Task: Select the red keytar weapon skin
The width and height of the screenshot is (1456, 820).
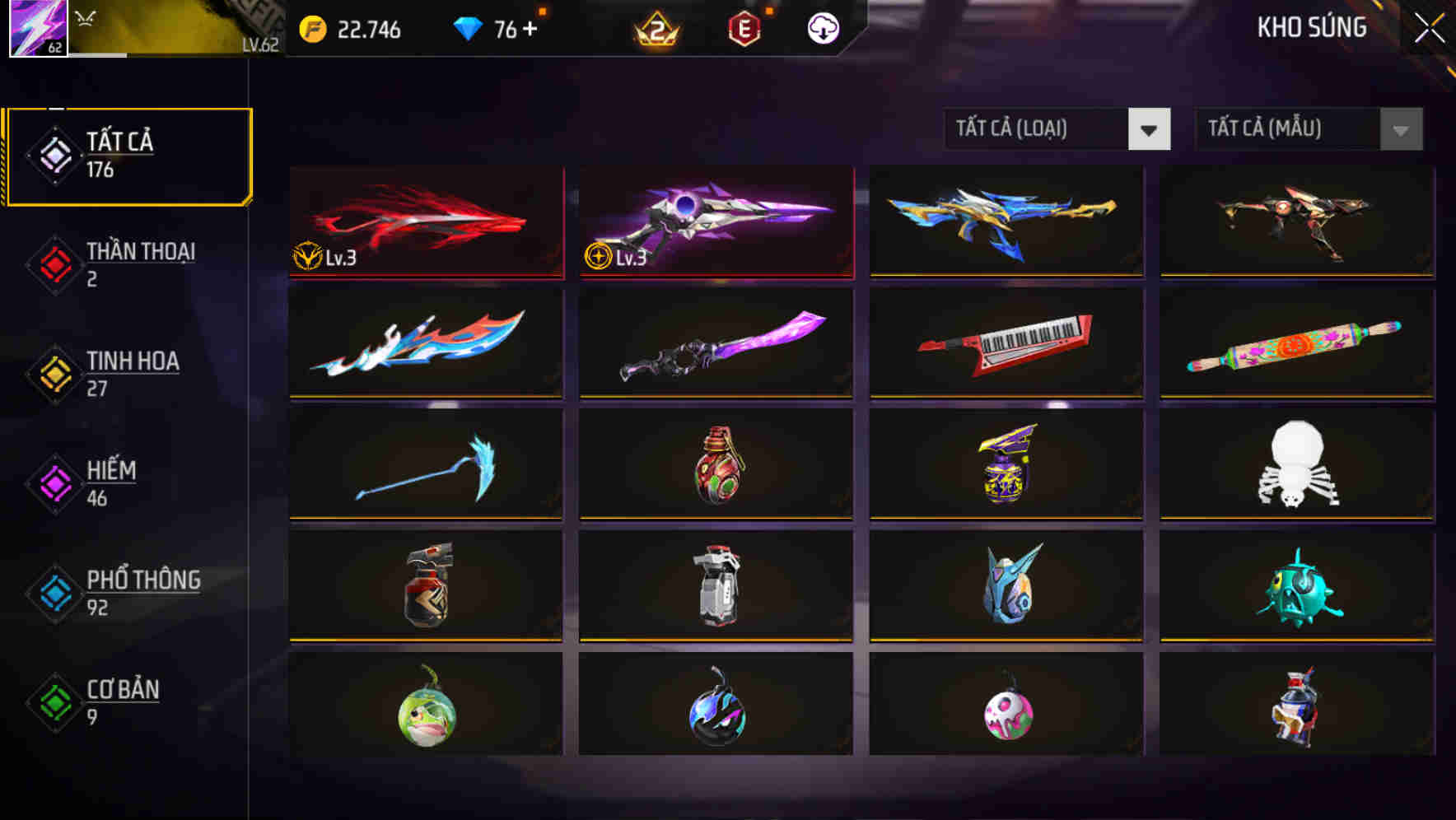Action: click(x=1006, y=344)
